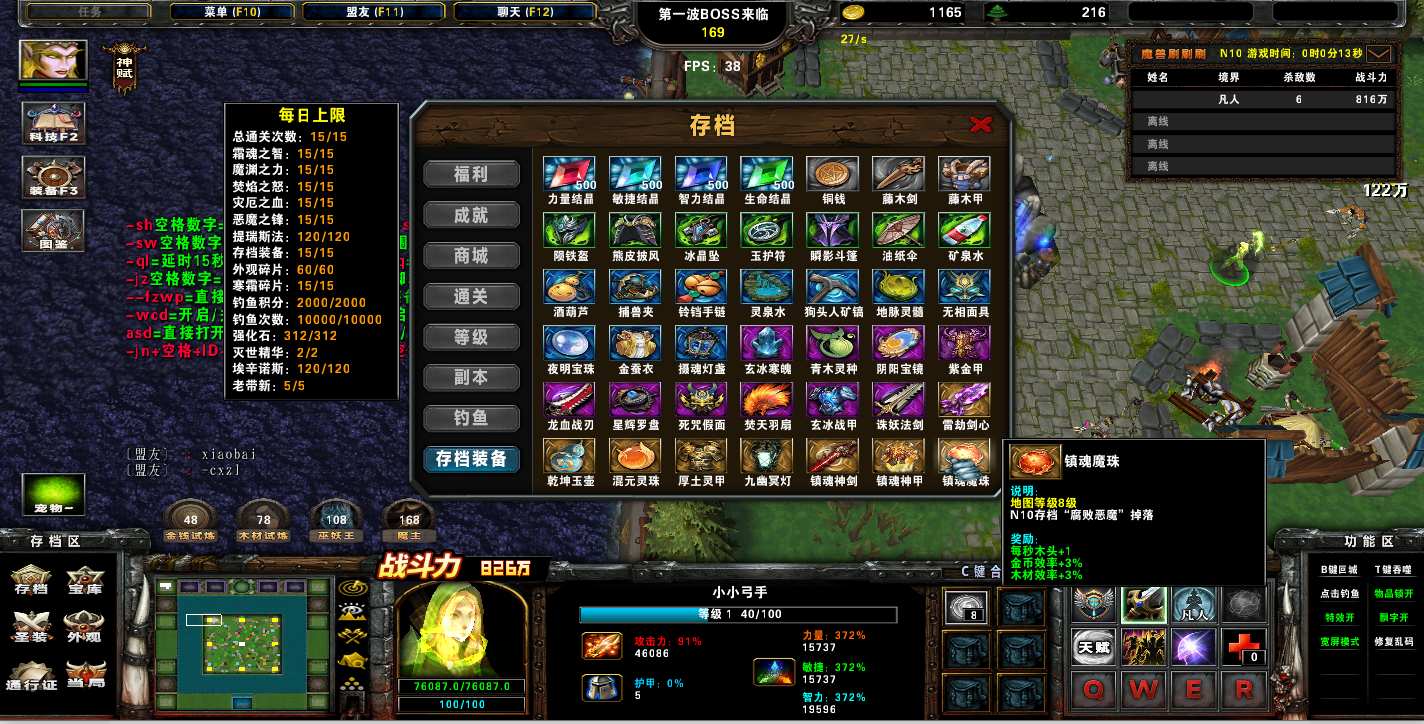Open the 图鉴 codex button
Image resolution: width=1424 pixels, height=724 pixels.
click(x=54, y=229)
